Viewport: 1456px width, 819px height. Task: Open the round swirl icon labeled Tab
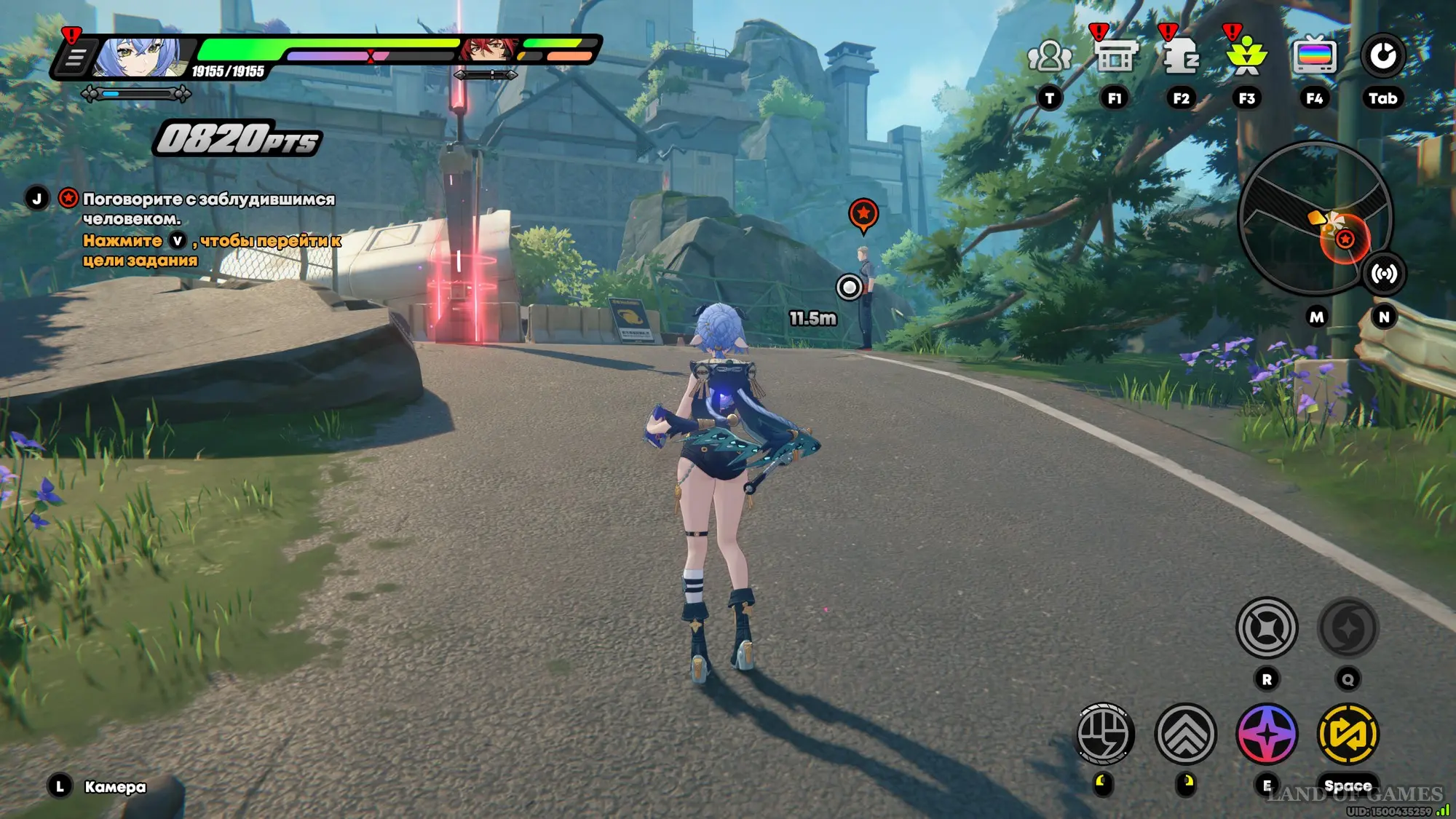(x=1382, y=56)
